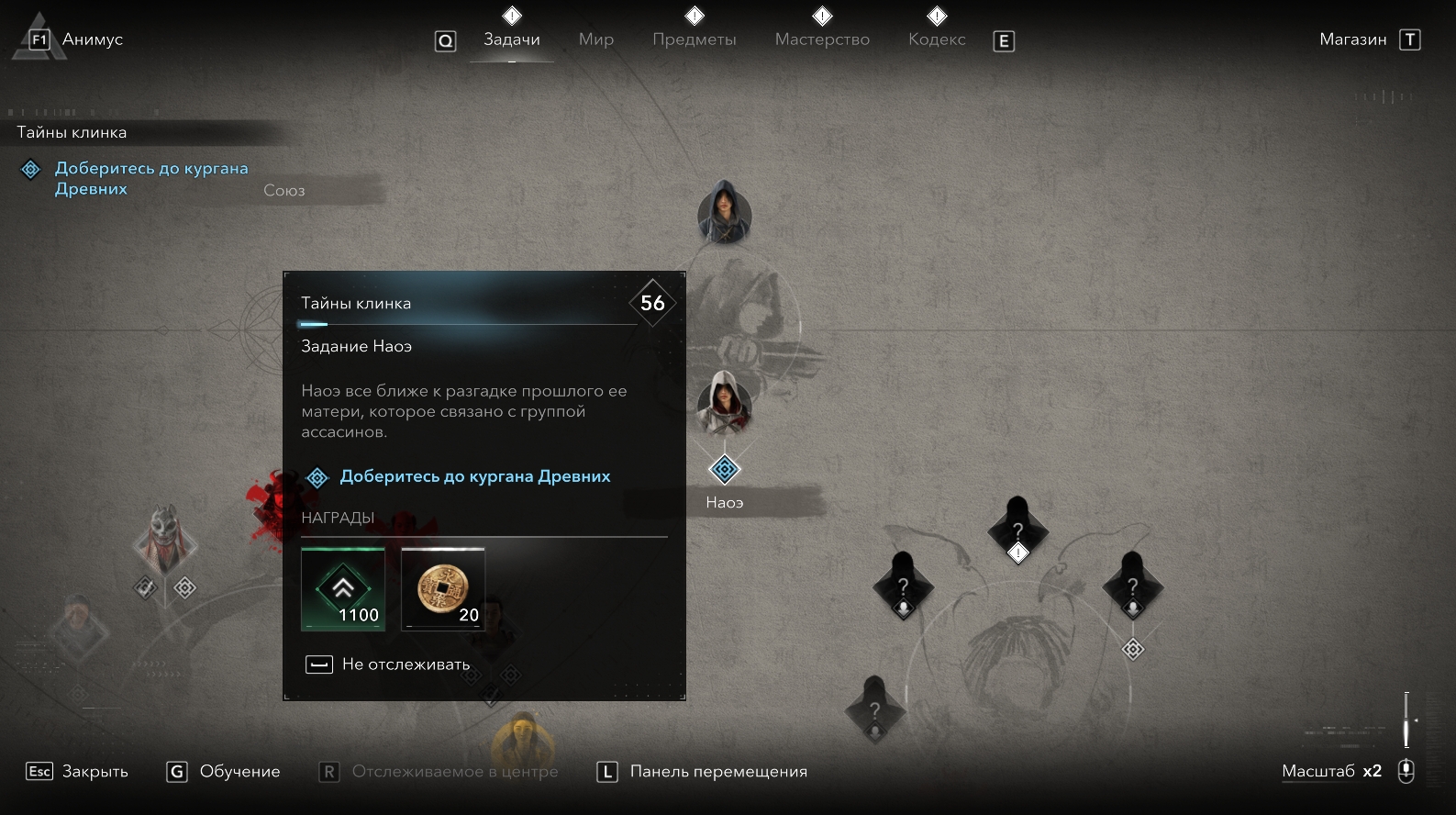This screenshot has height=815, width=1456.
Task: Select the 1100 experience reward tile
Action: 343,588
